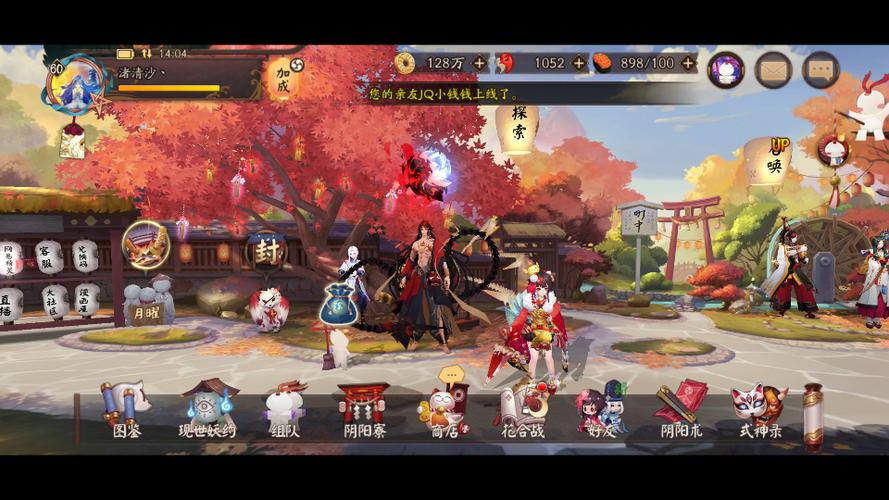Collapse the bottom menu scroll
889x500 pixels.
click(813, 414)
